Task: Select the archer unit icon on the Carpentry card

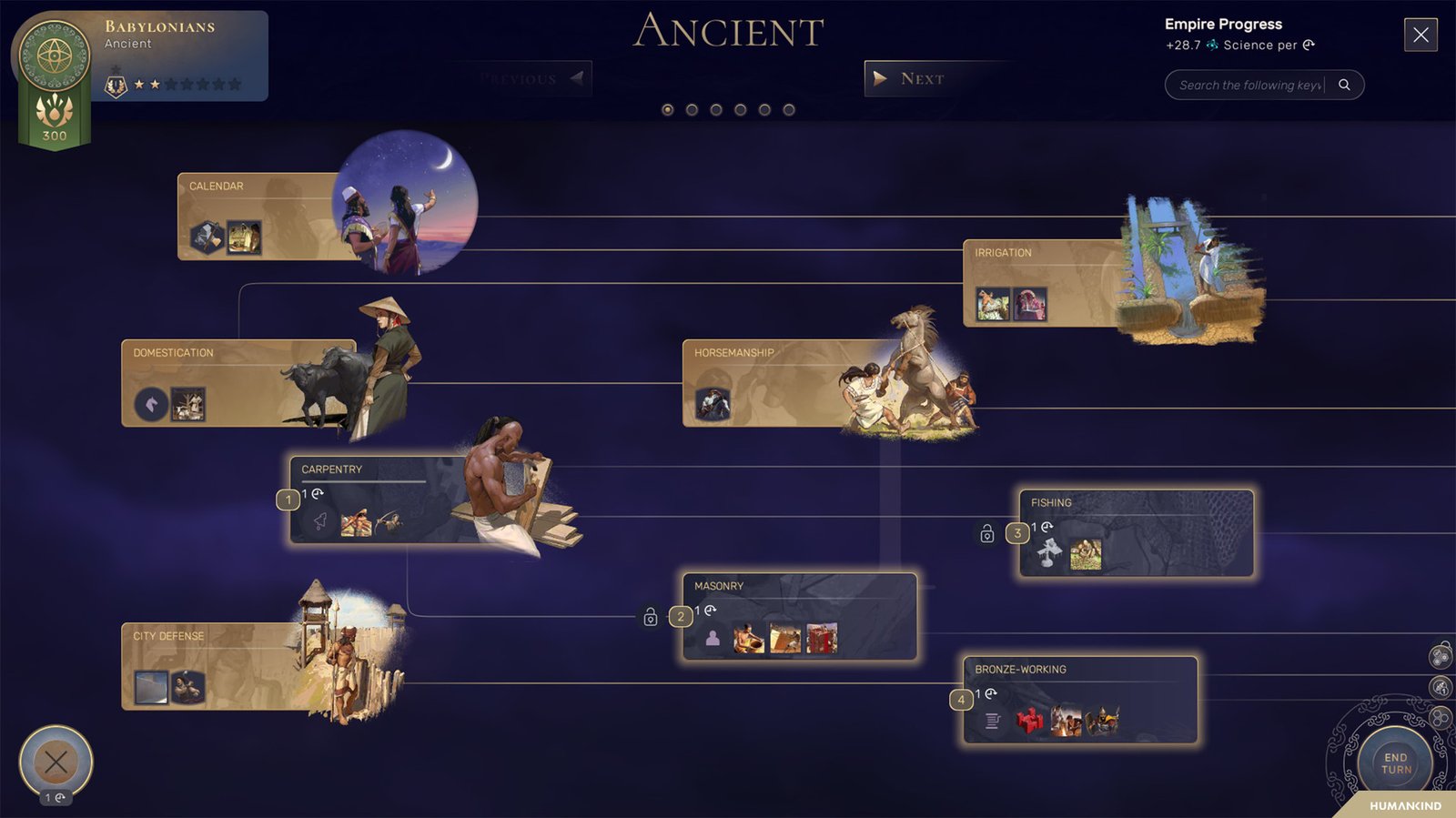Action: pyautogui.click(x=389, y=522)
